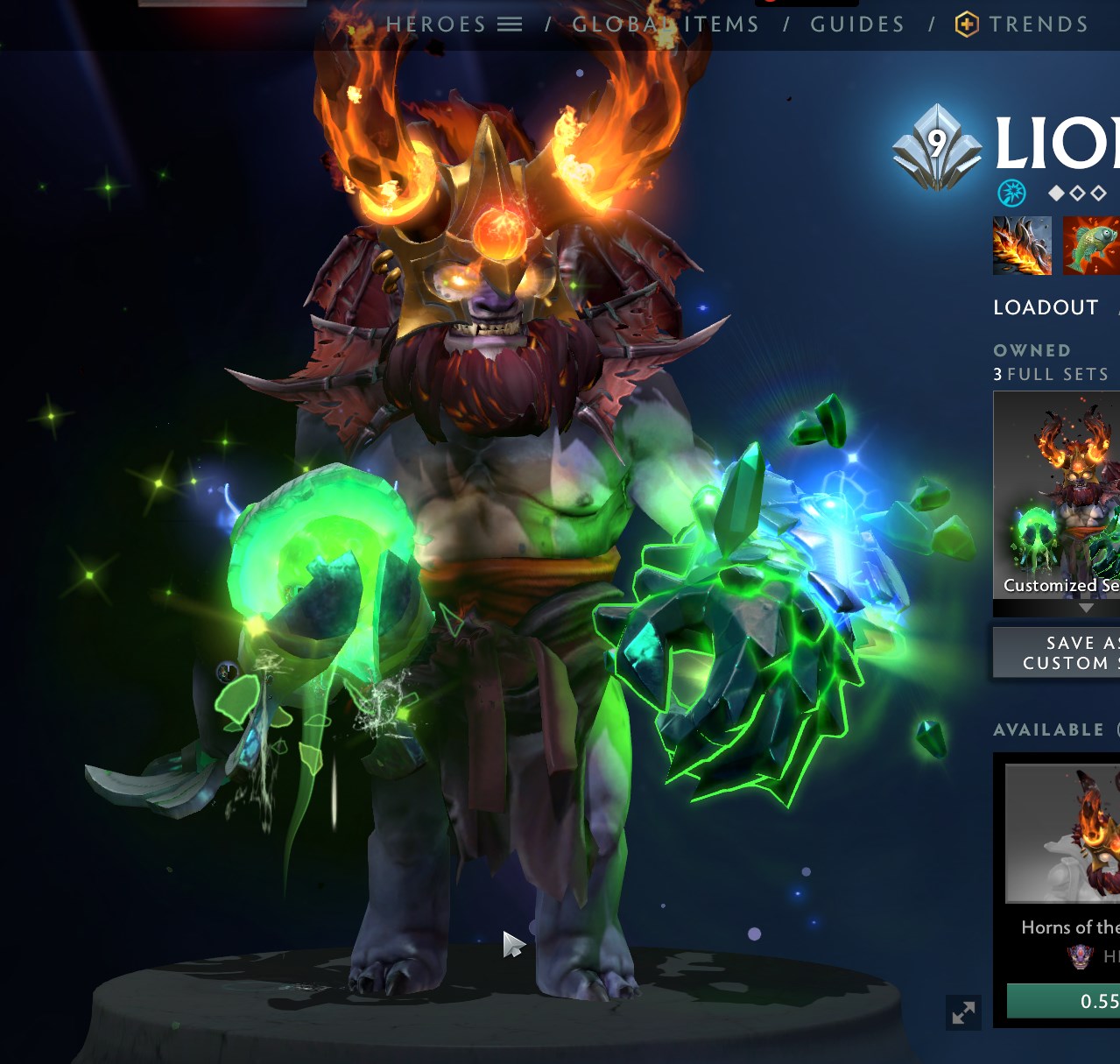
Task: Buy the item for 0.55
Action: 1064,1001
